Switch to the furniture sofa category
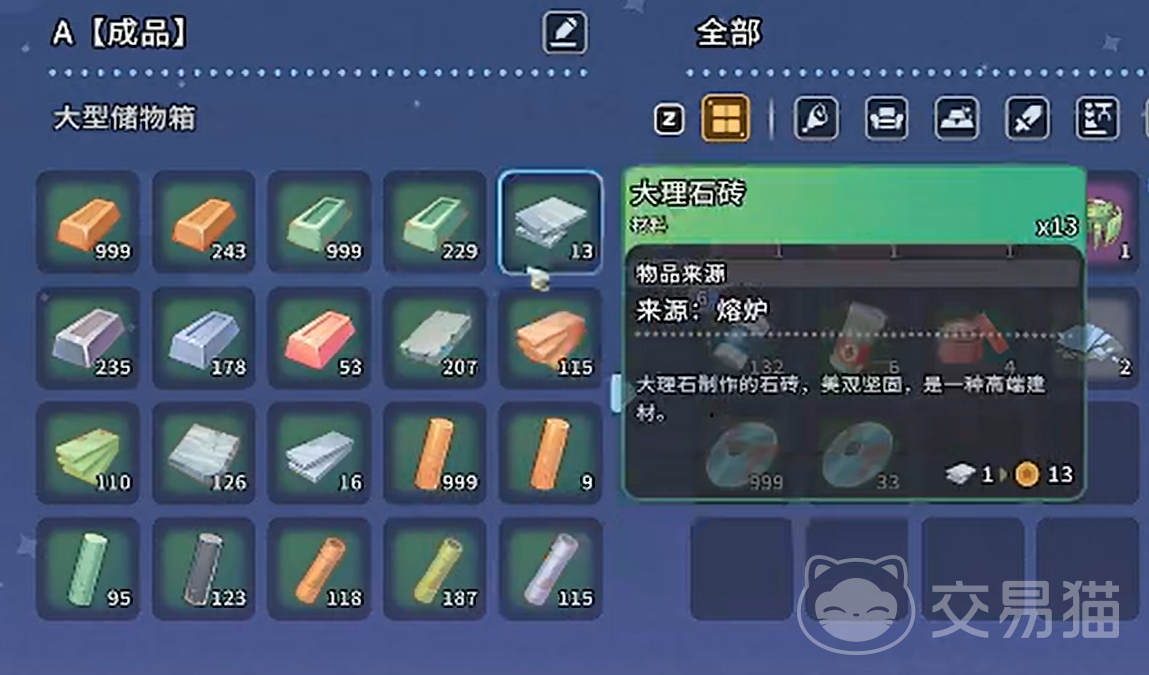Screen dimensions: 1149x675 pos(886,120)
